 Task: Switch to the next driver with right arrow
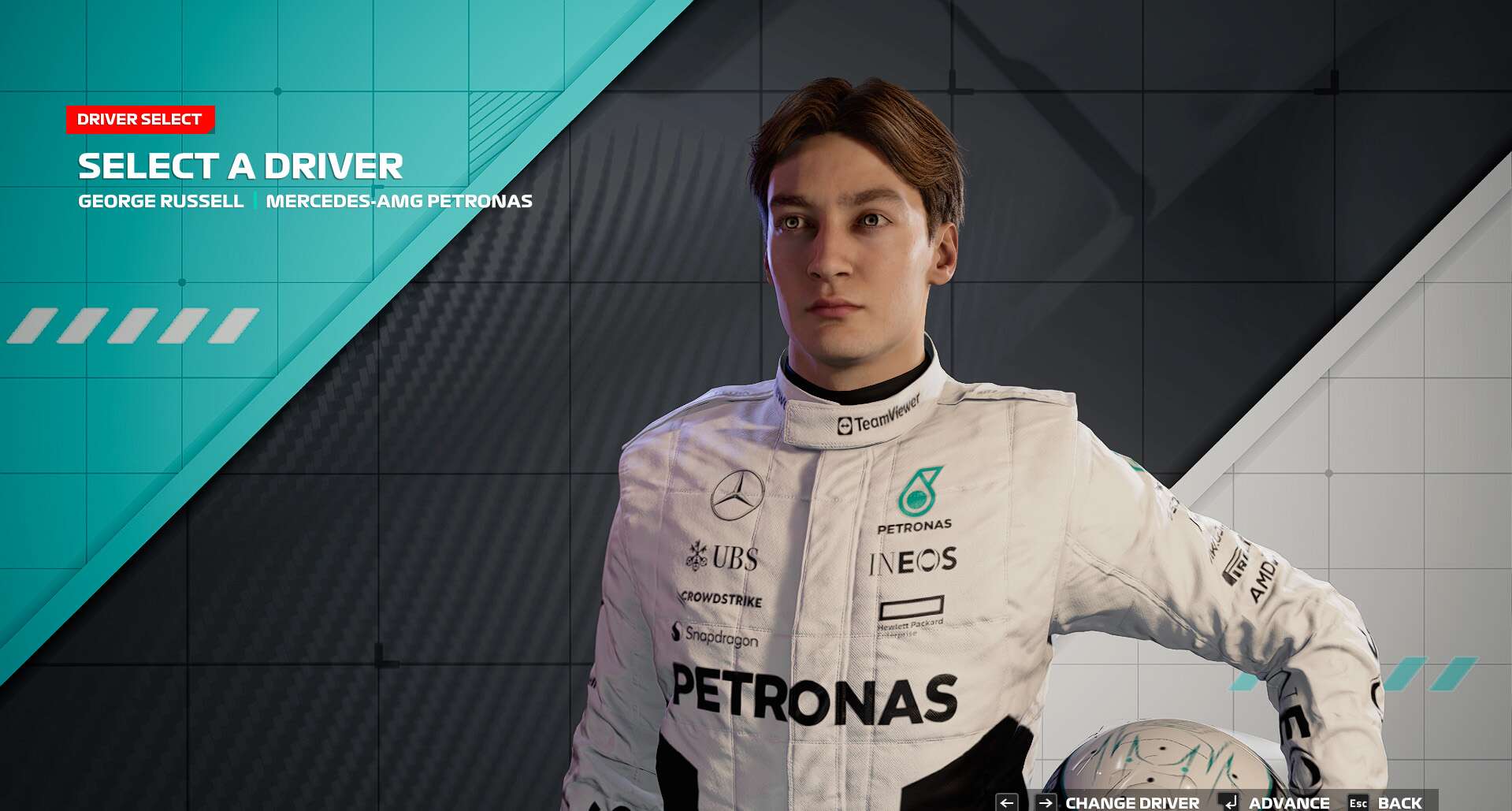point(1046,802)
